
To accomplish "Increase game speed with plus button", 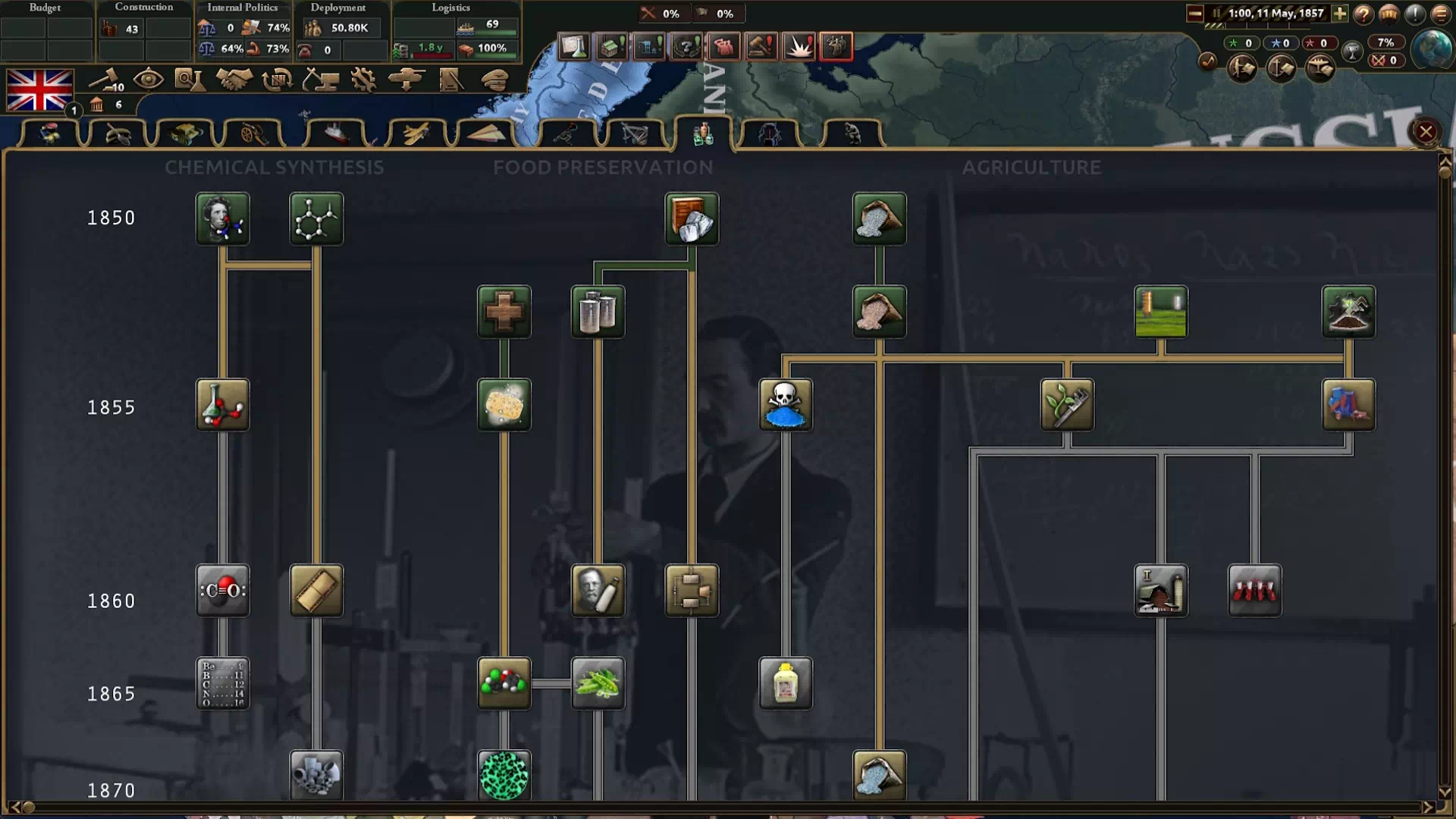I will pyautogui.click(x=1339, y=14).
